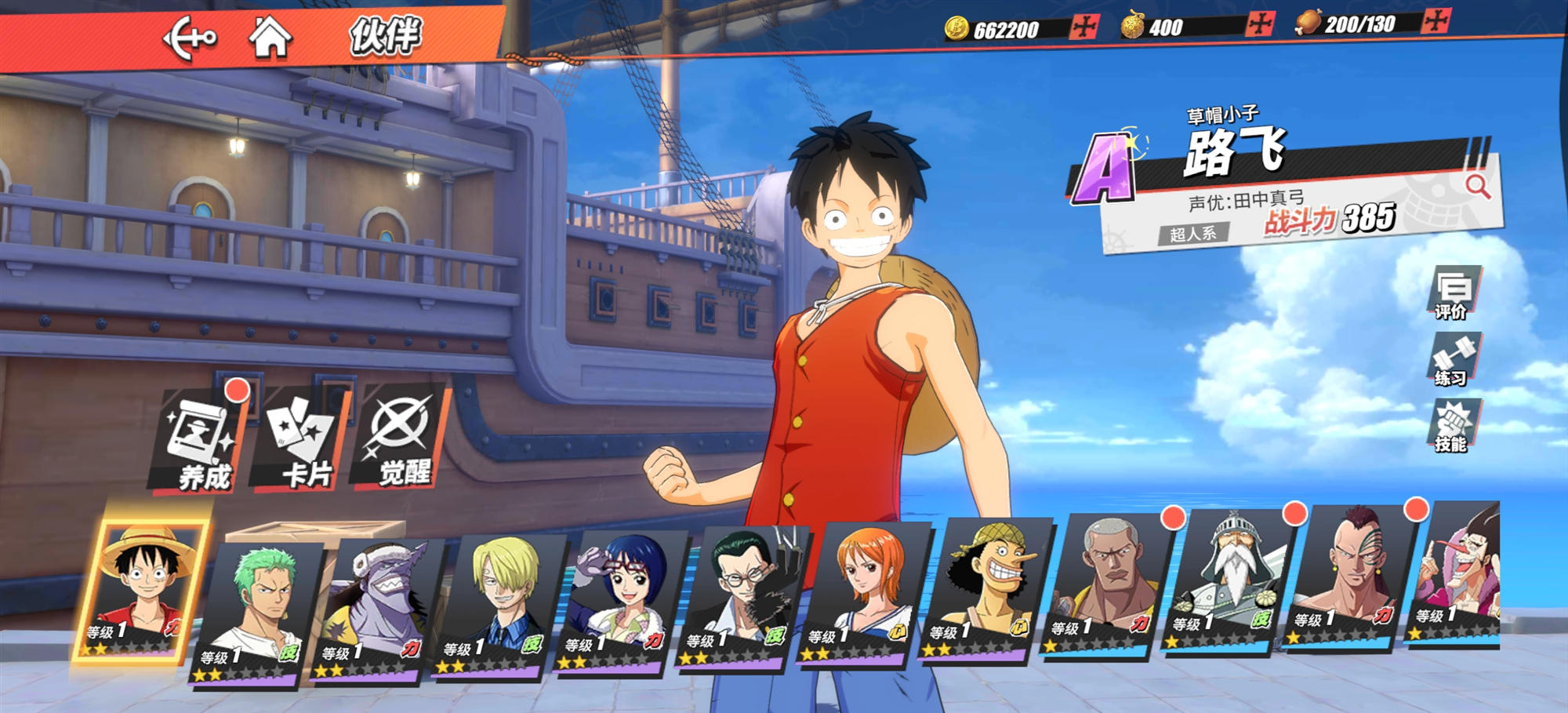Image resolution: width=1568 pixels, height=713 pixels.
Task: Add more devil fruit currency
Action: pyautogui.click(x=1260, y=24)
